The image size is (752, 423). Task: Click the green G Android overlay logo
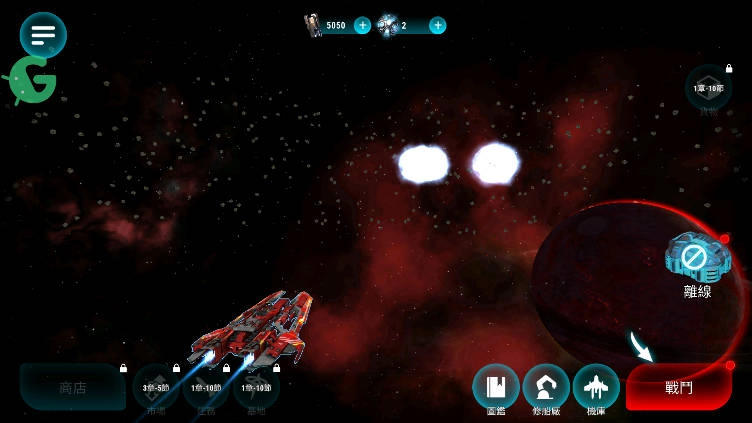click(x=30, y=82)
